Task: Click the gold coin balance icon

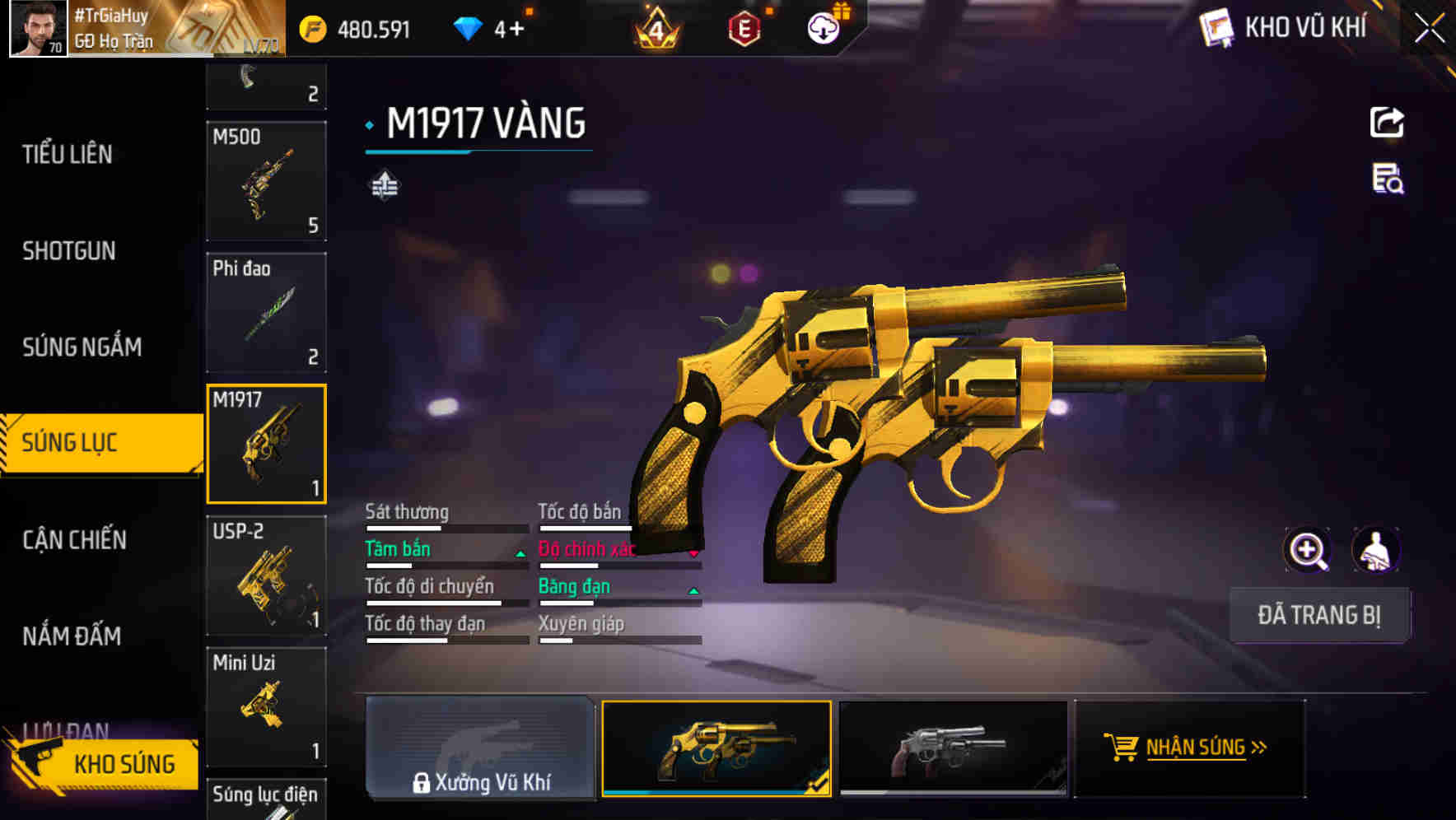Action: (x=311, y=26)
